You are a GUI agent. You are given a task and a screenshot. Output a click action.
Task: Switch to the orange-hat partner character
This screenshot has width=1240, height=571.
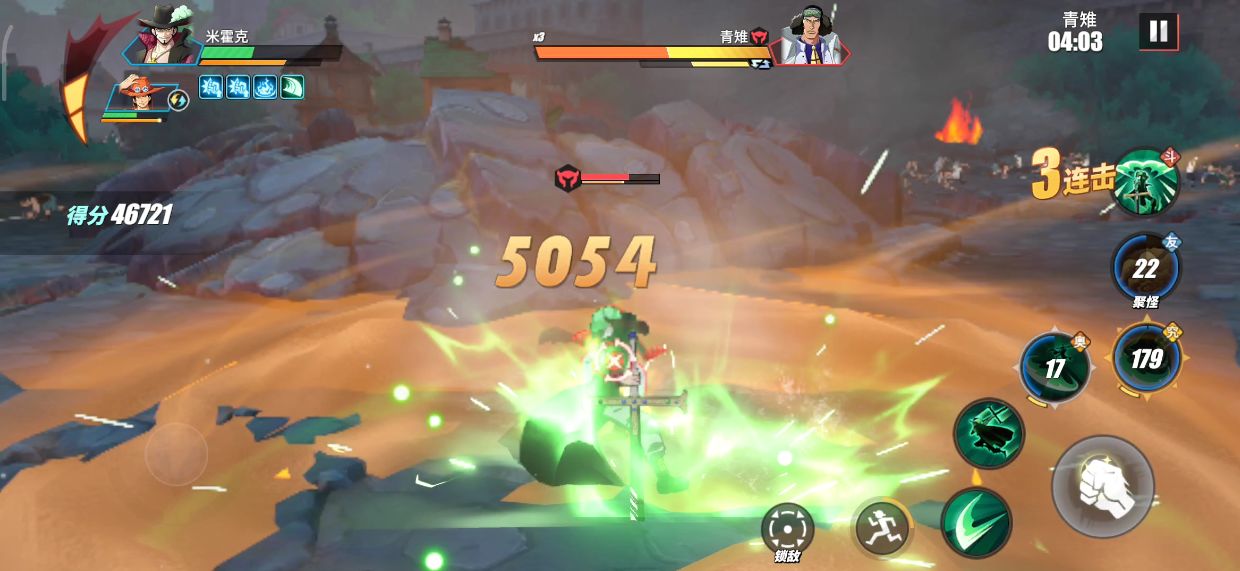(x=142, y=95)
